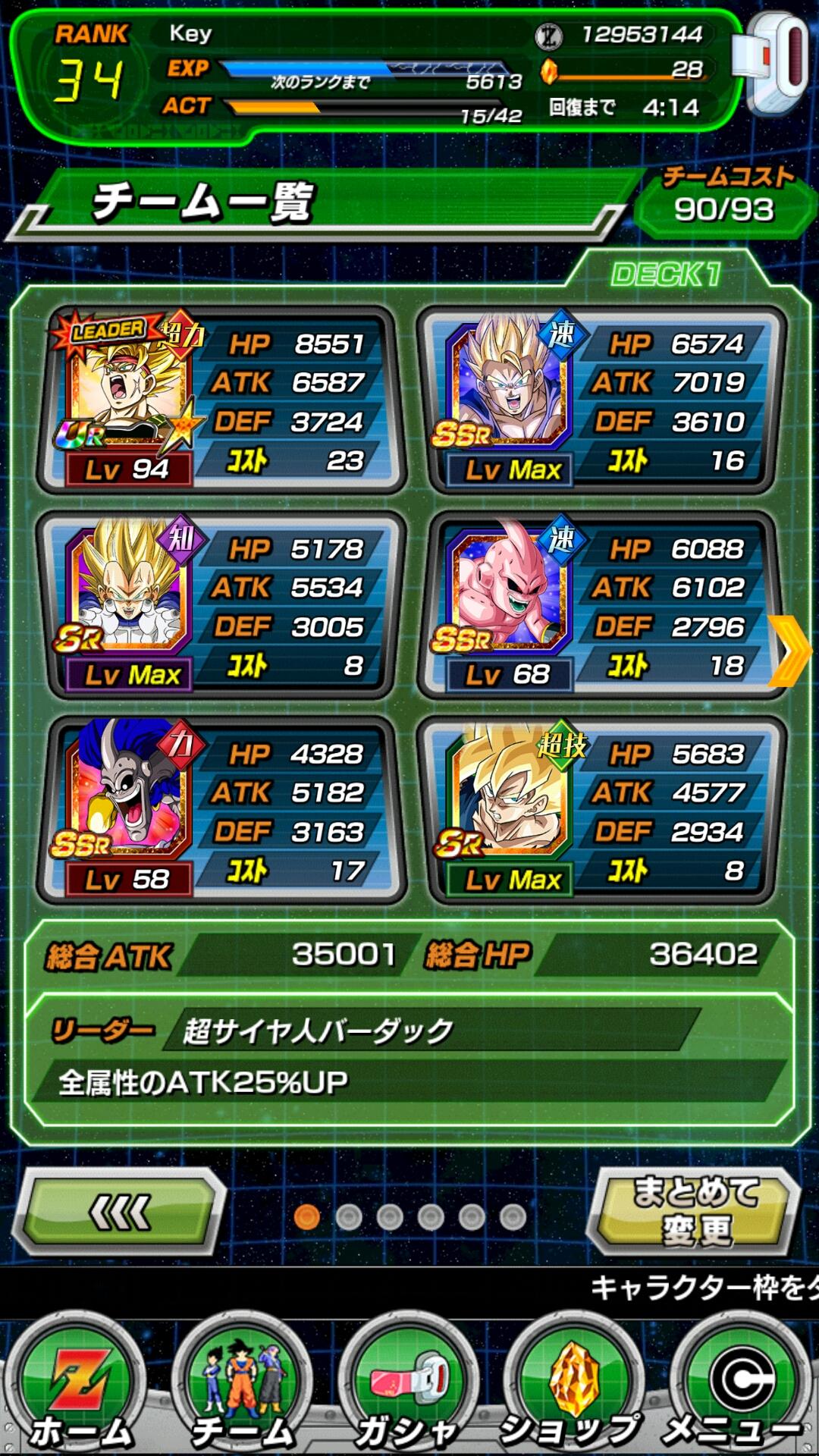Viewport: 819px width, 1456px height.
Task: Jump to the last deck page dot
Action: coord(513,1217)
